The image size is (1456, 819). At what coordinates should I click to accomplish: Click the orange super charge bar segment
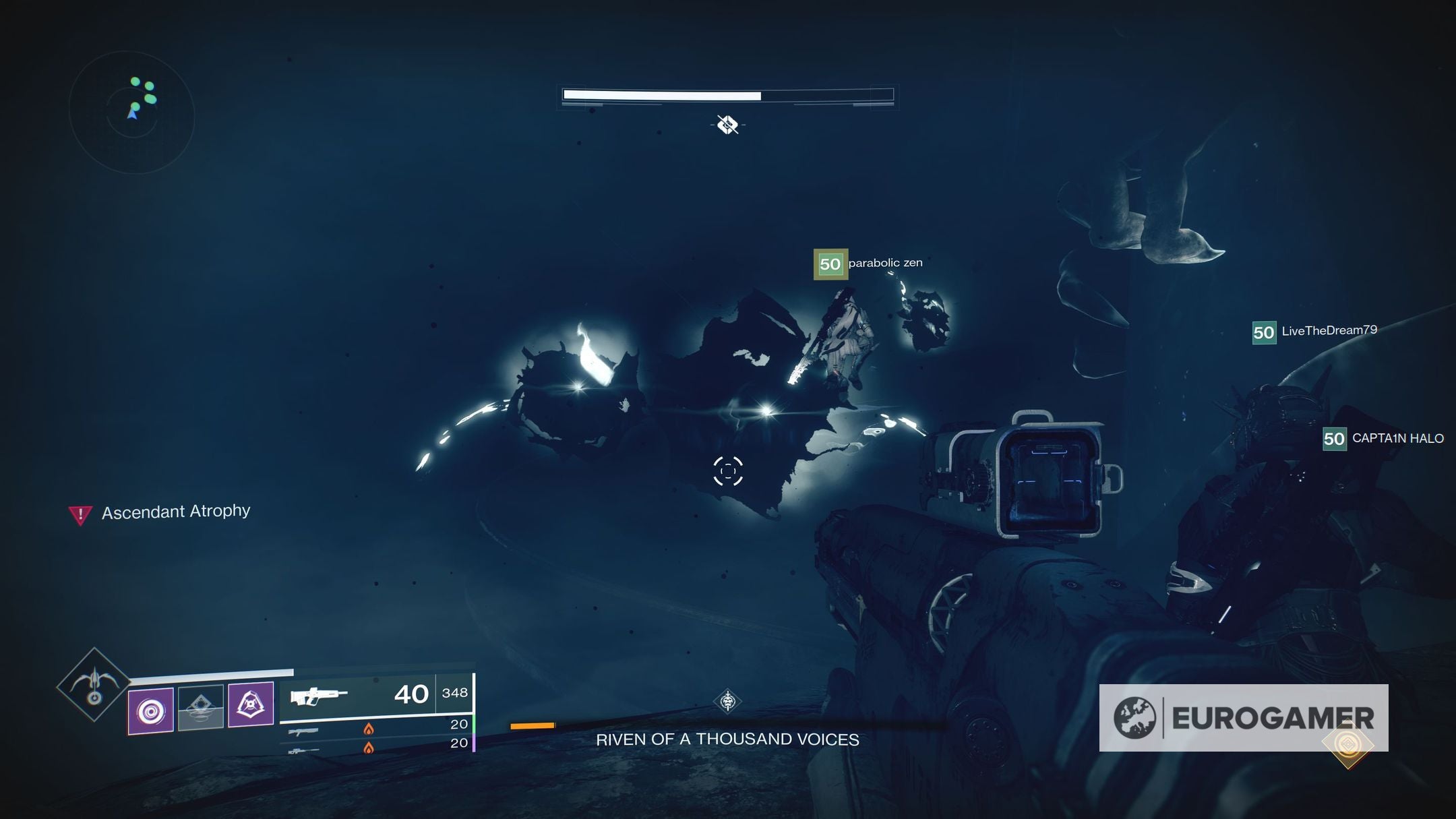pyautogui.click(x=532, y=727)
